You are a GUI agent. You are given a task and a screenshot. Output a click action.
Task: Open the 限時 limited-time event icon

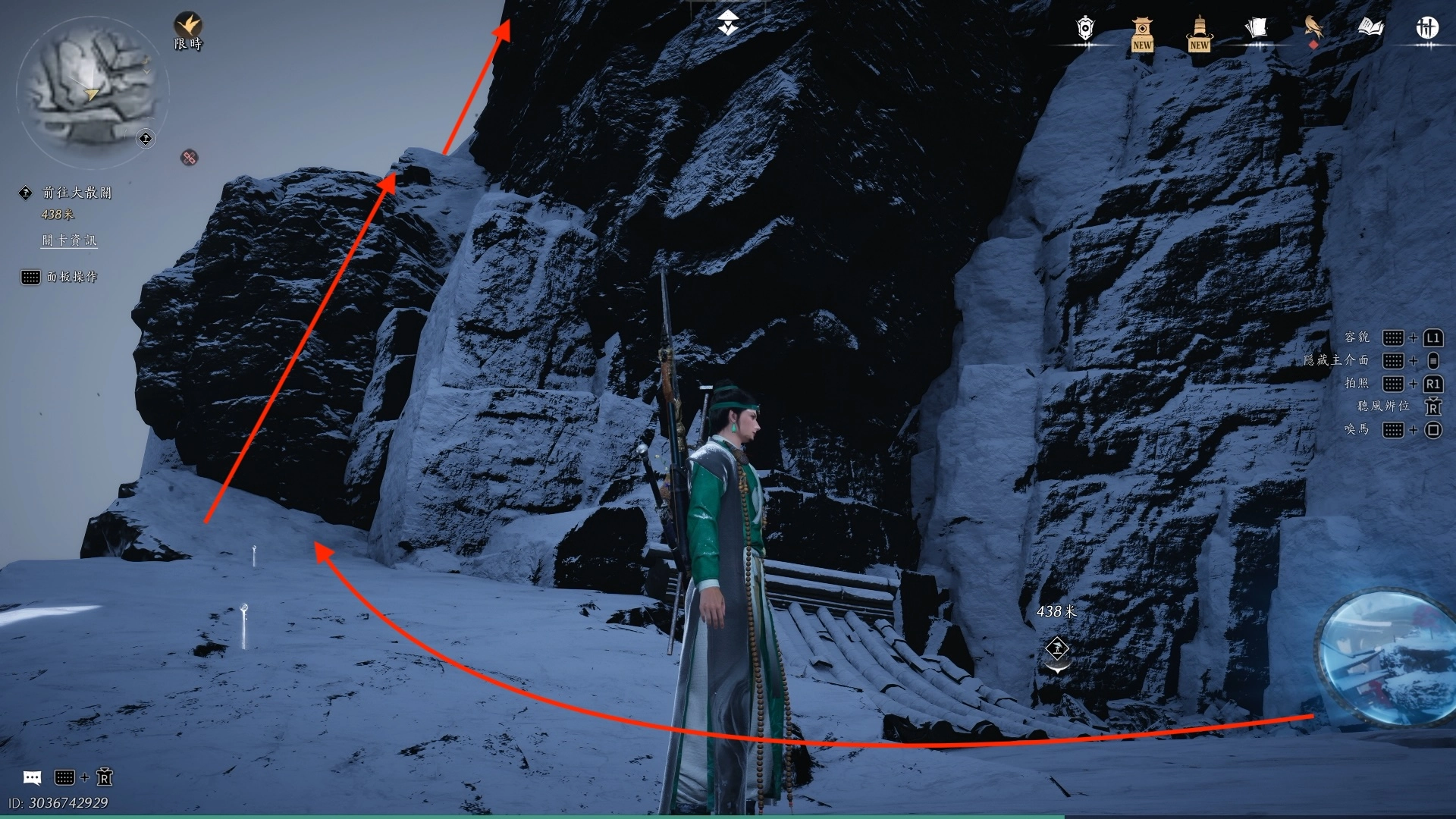tap(188, 30)
